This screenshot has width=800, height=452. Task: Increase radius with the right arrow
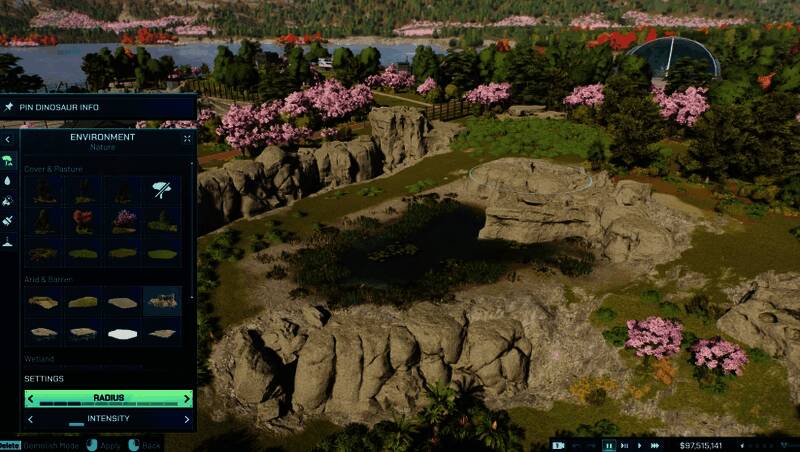click(186, 399)
